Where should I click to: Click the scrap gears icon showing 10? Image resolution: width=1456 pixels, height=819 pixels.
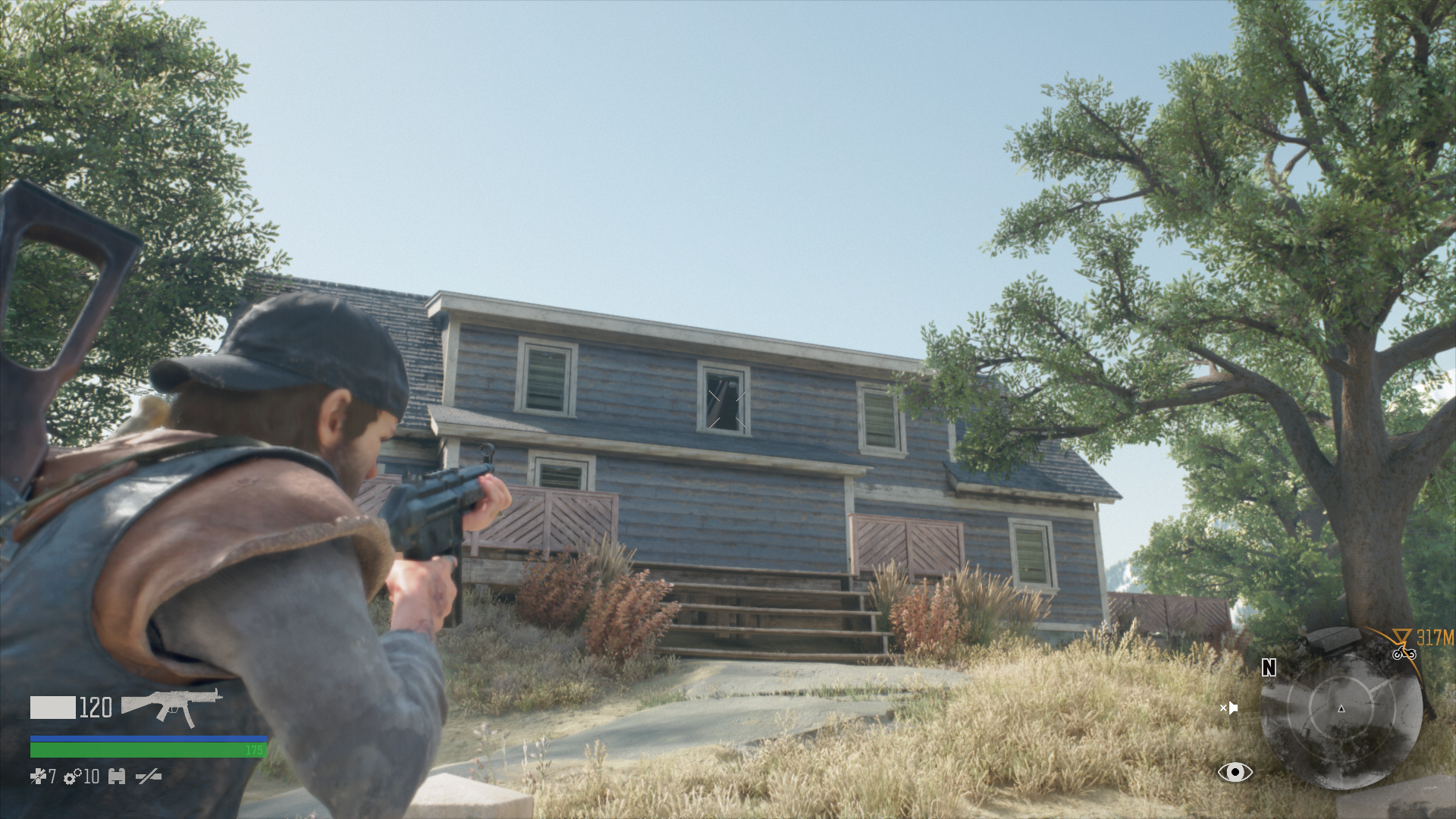click(72, 777)
